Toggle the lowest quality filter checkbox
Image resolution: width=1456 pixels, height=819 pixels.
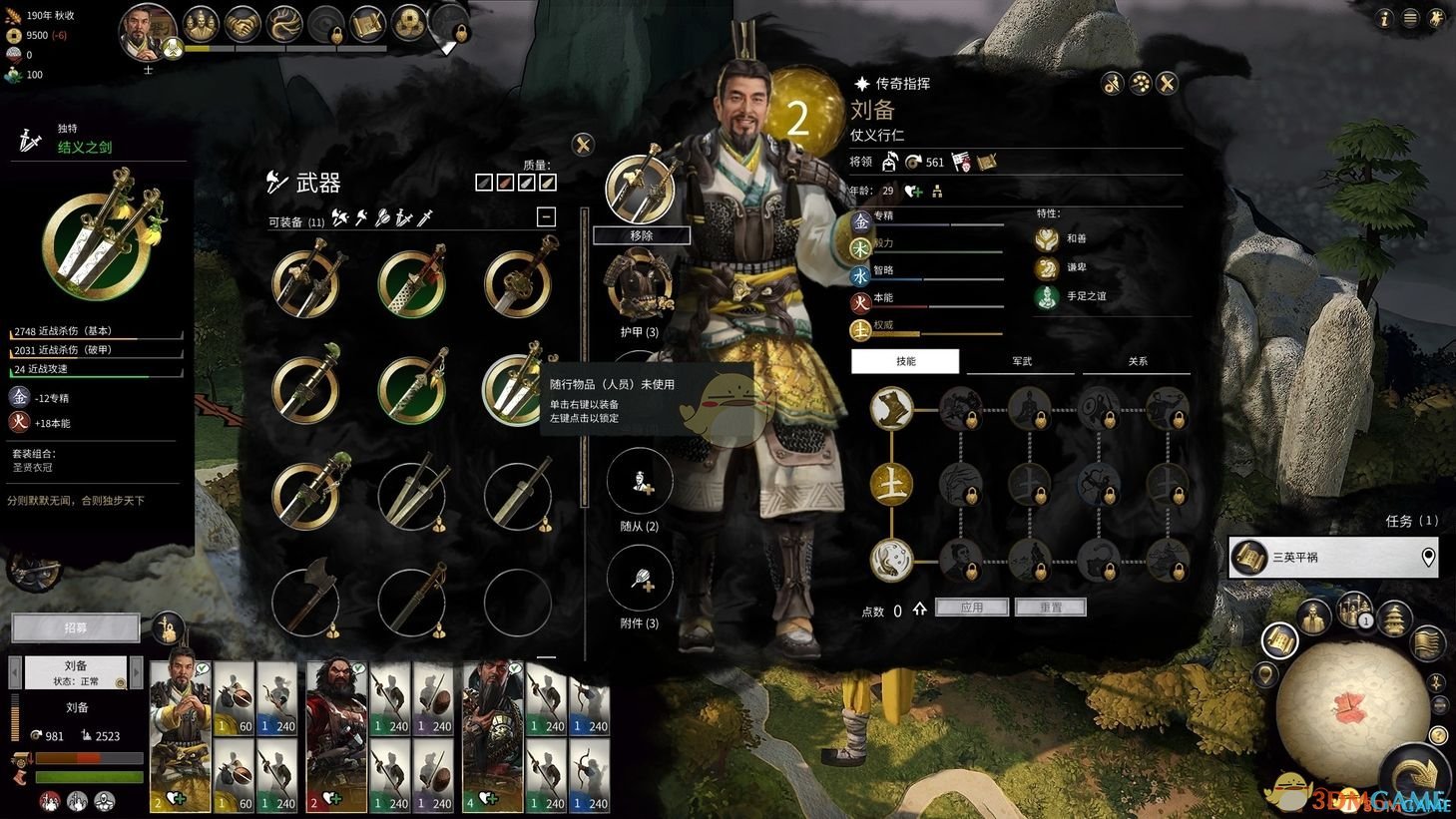(483, 182)
